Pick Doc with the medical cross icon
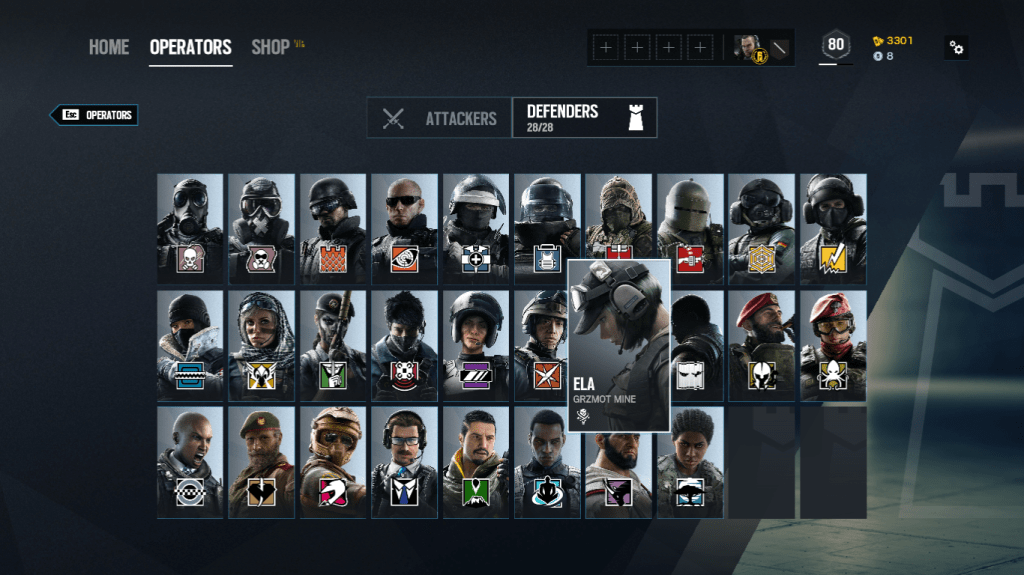This screenshot has width=1024, height=575. tap(476, 229)
